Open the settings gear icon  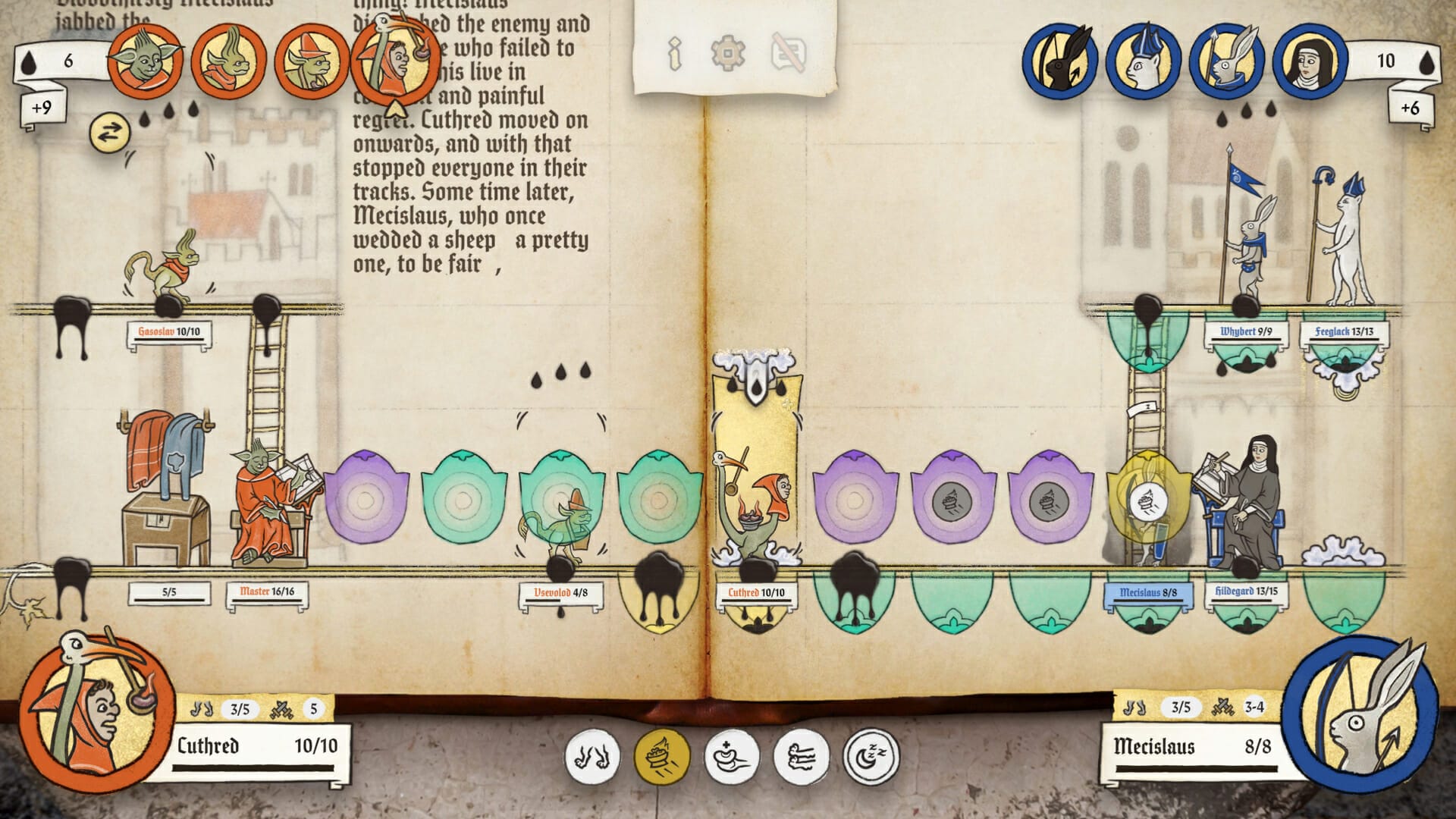point(728,55)
